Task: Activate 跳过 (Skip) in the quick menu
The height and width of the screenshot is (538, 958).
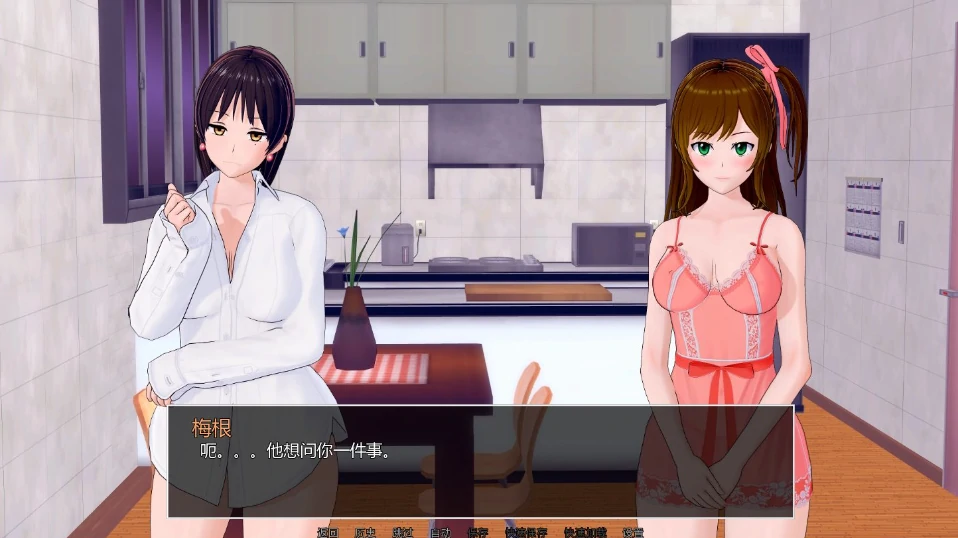Action: [403, 532]
